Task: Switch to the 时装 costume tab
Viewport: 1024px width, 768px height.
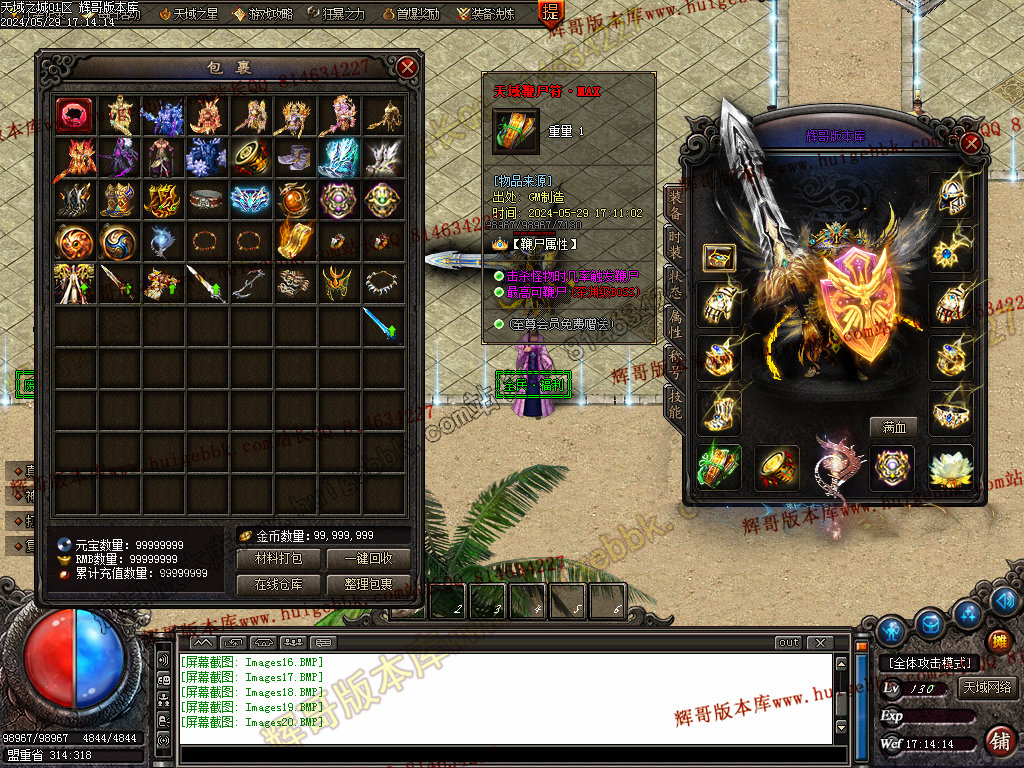Action: (x=675, y=245)
